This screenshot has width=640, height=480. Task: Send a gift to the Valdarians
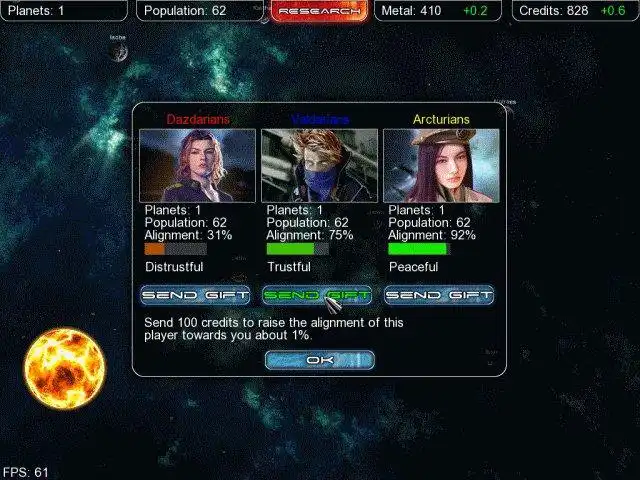click(x=317, y=295)
